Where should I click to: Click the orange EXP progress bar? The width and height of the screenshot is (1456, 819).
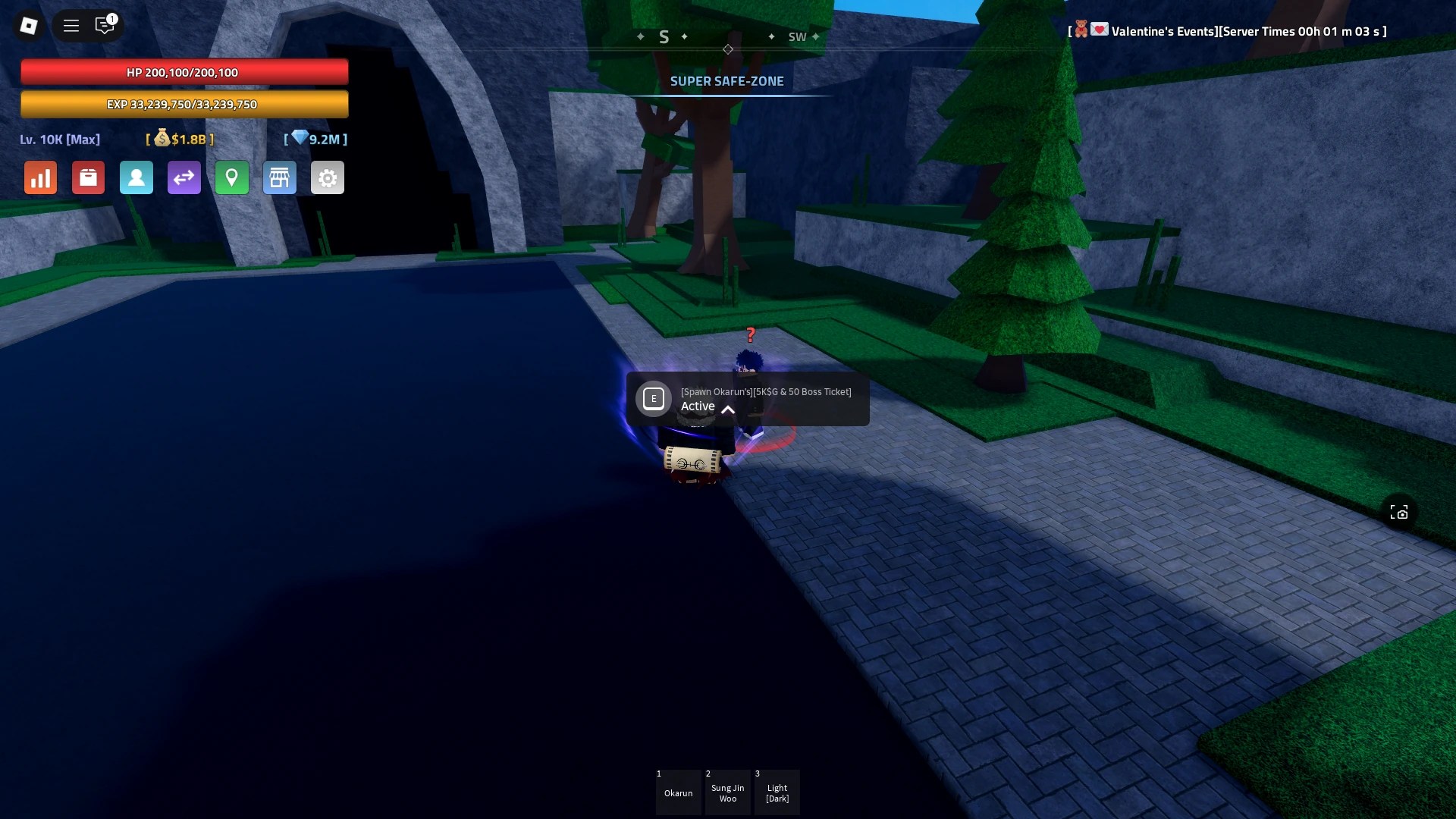coord(184,104)
